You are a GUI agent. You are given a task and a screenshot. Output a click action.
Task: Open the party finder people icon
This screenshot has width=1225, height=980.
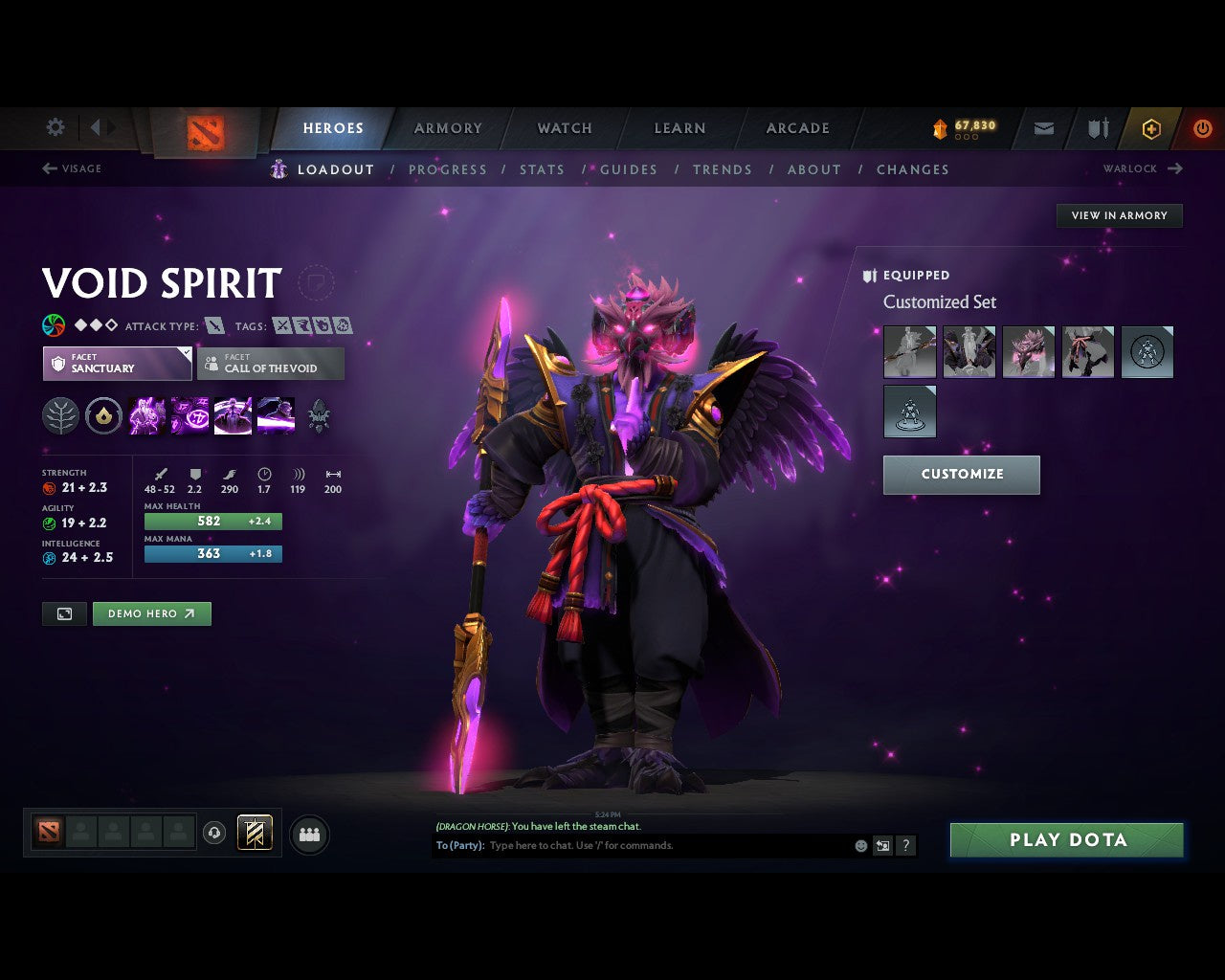point(309,833)
